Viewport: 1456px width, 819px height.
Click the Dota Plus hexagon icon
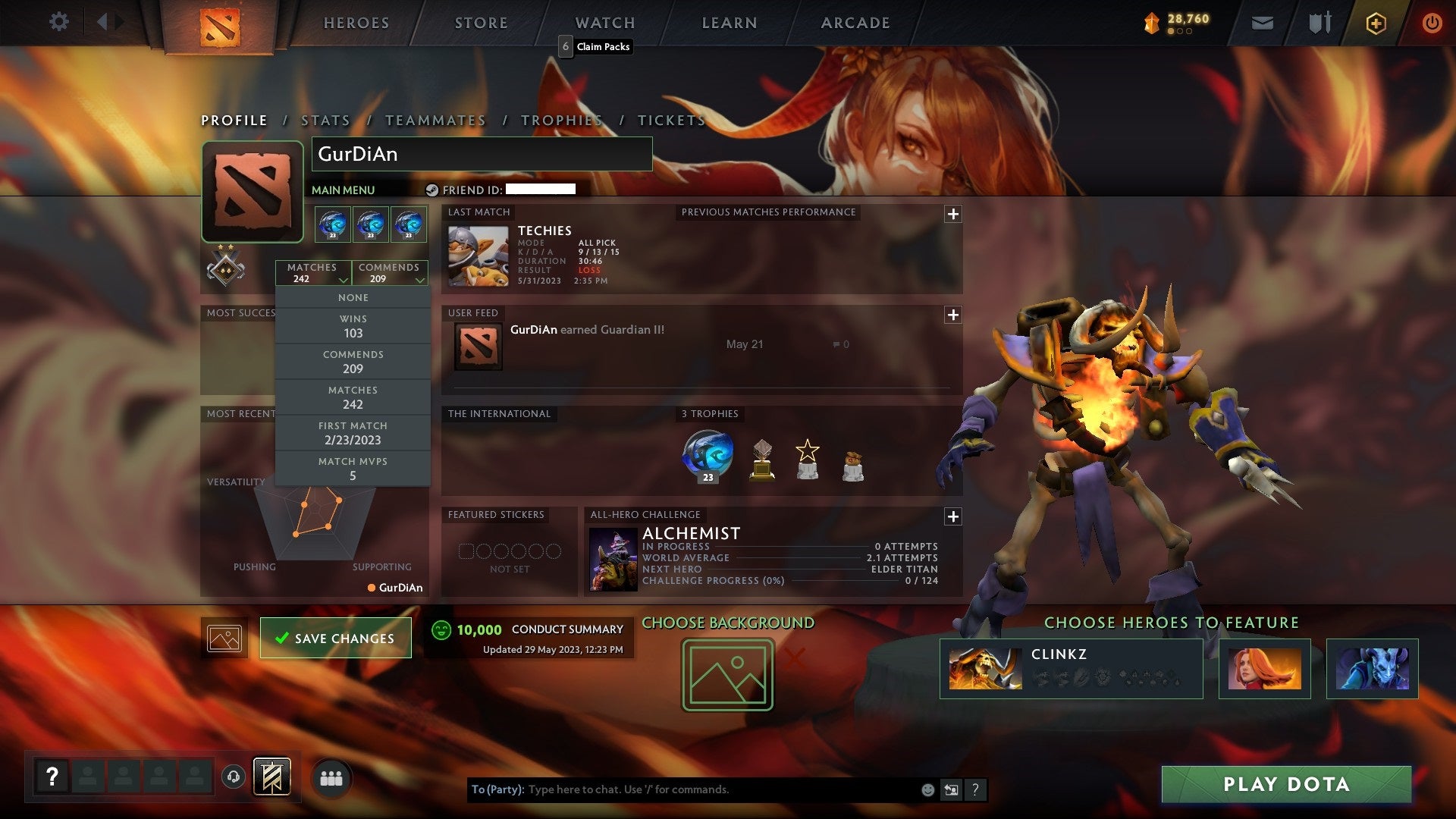click(x=1376, y=23)
